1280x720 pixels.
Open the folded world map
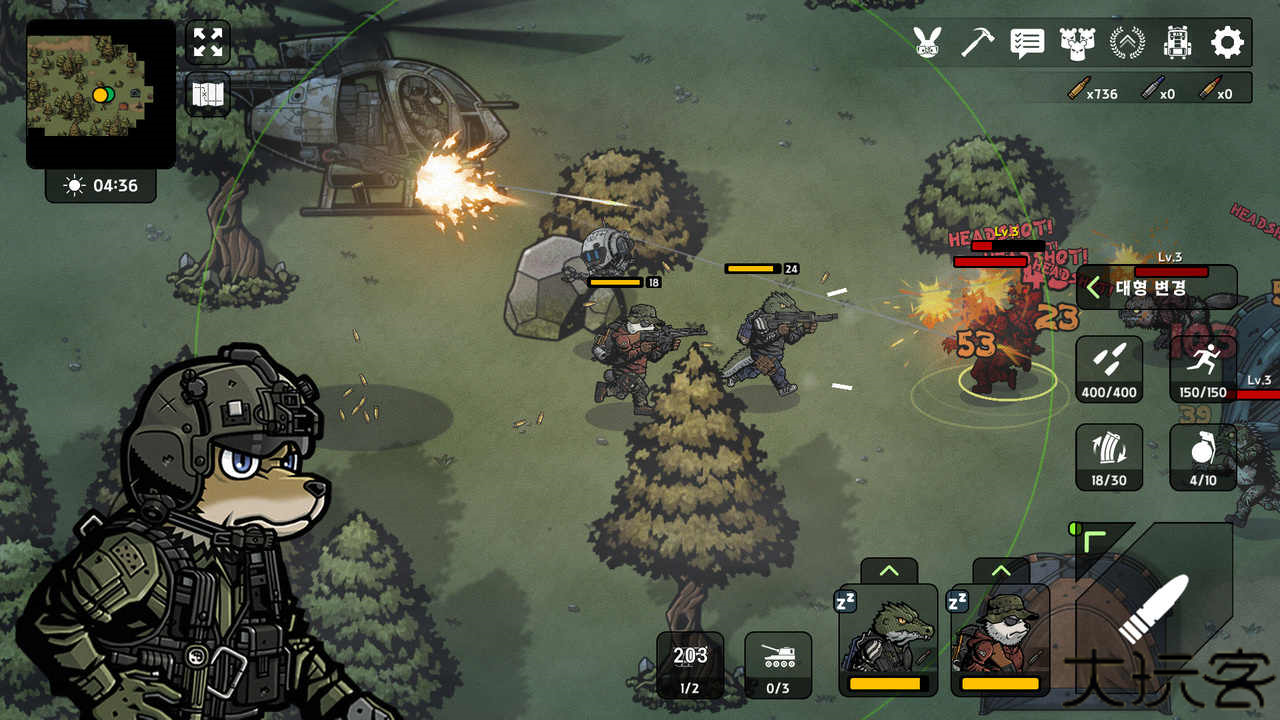point(208,95)
